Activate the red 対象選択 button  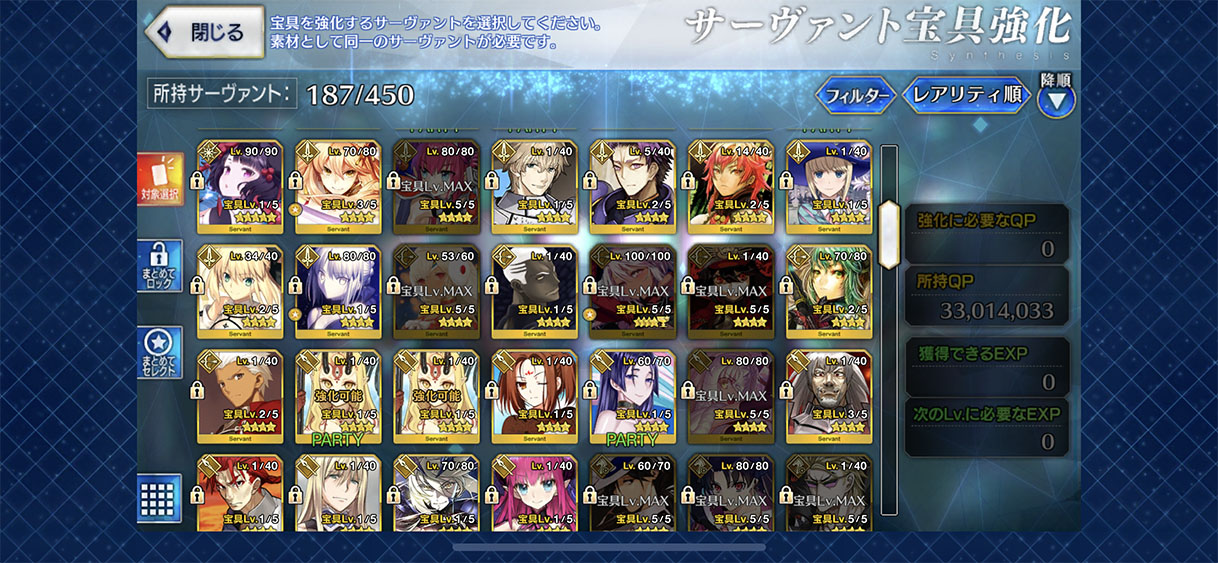click(160, 179)
